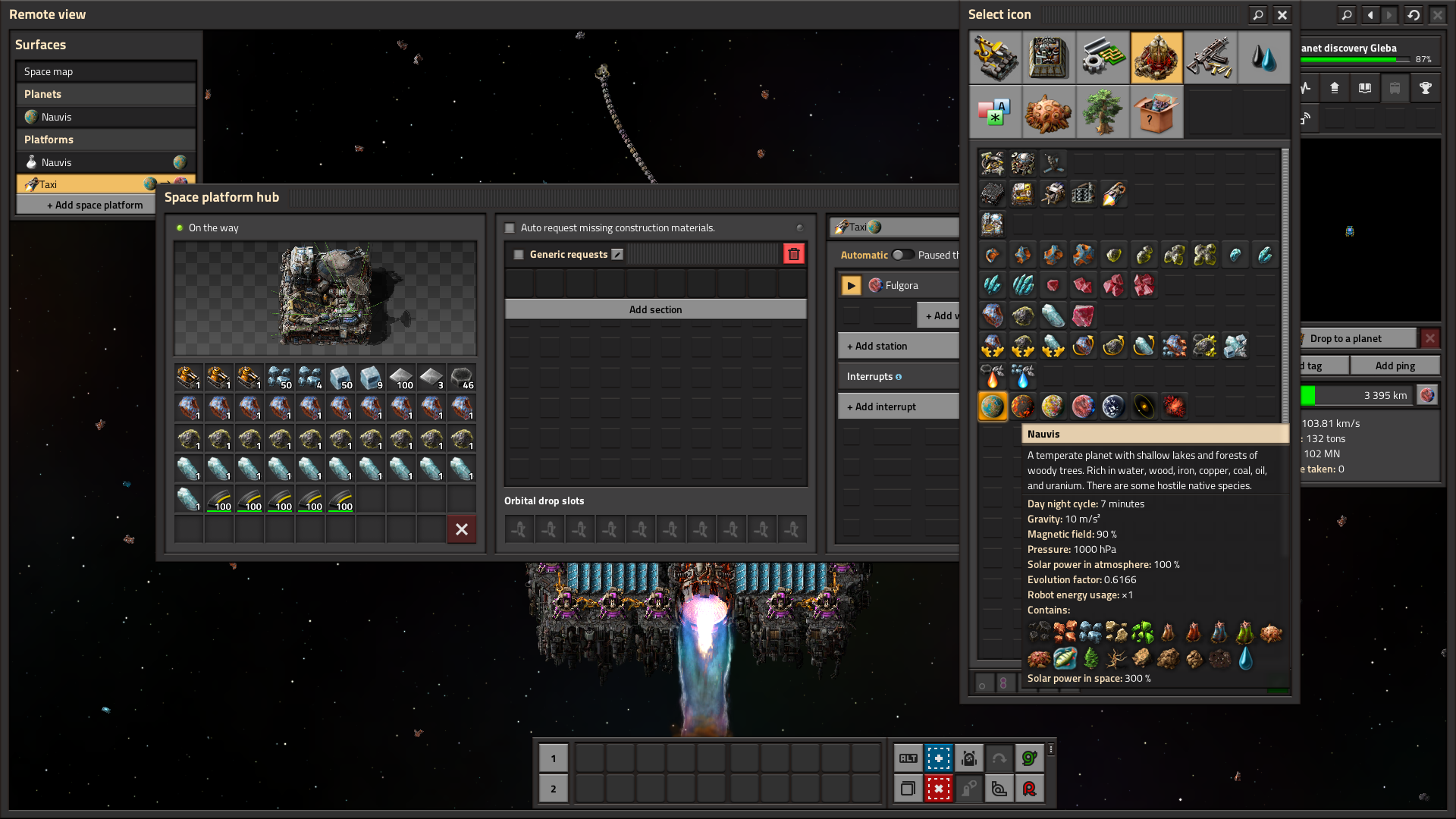
Task: Click the Add ping button
Action: (1395, 366)
